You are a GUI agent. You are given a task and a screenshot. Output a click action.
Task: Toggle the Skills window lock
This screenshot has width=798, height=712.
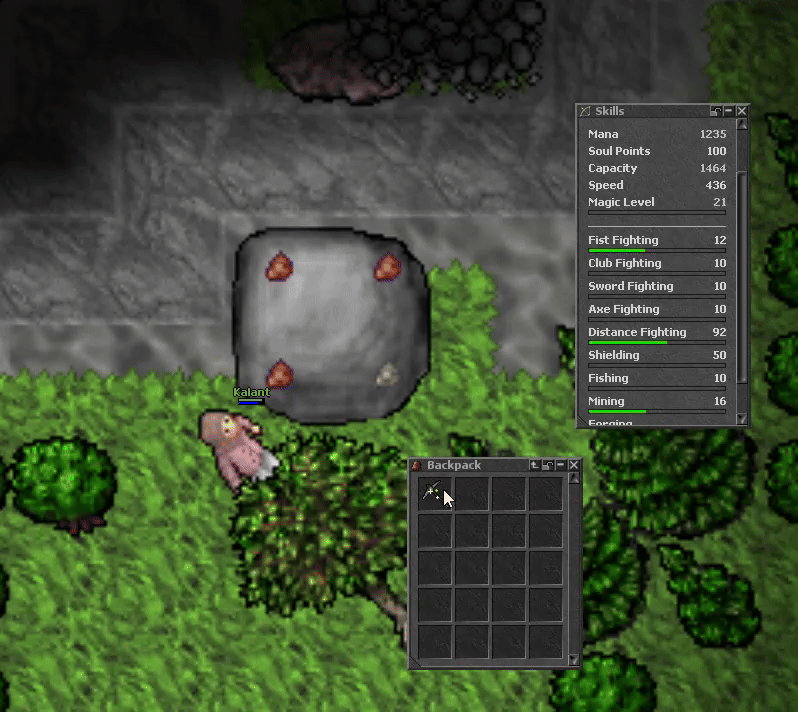tap(716, 111)
